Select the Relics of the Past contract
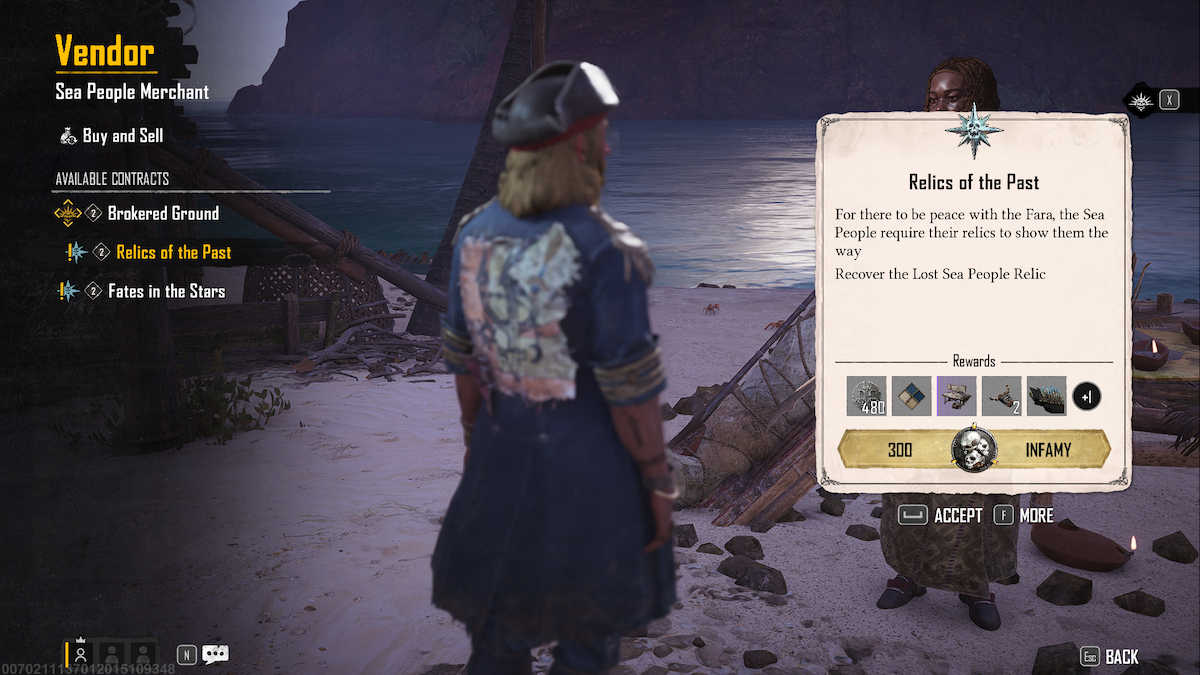1200x675 pixels. click(x=173, y=252)
